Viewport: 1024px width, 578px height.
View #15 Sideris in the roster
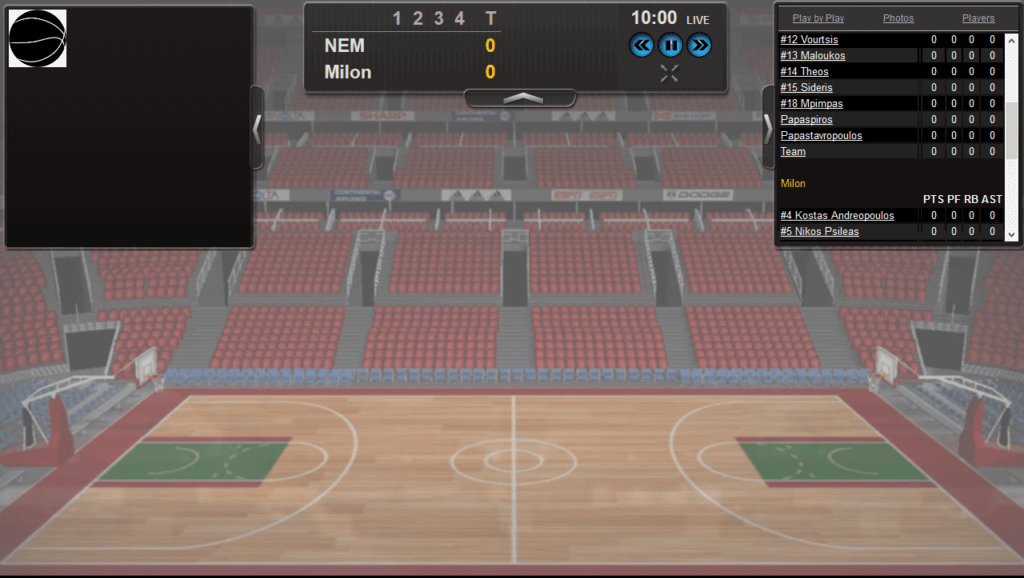[x=806, y=88]
